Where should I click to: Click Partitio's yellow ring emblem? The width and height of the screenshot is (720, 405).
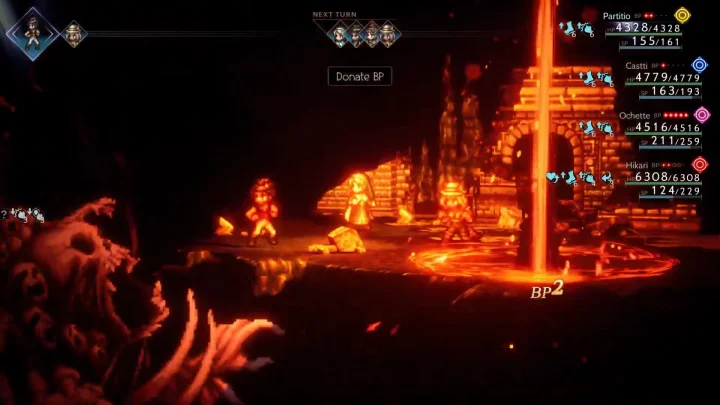[682, 16]
